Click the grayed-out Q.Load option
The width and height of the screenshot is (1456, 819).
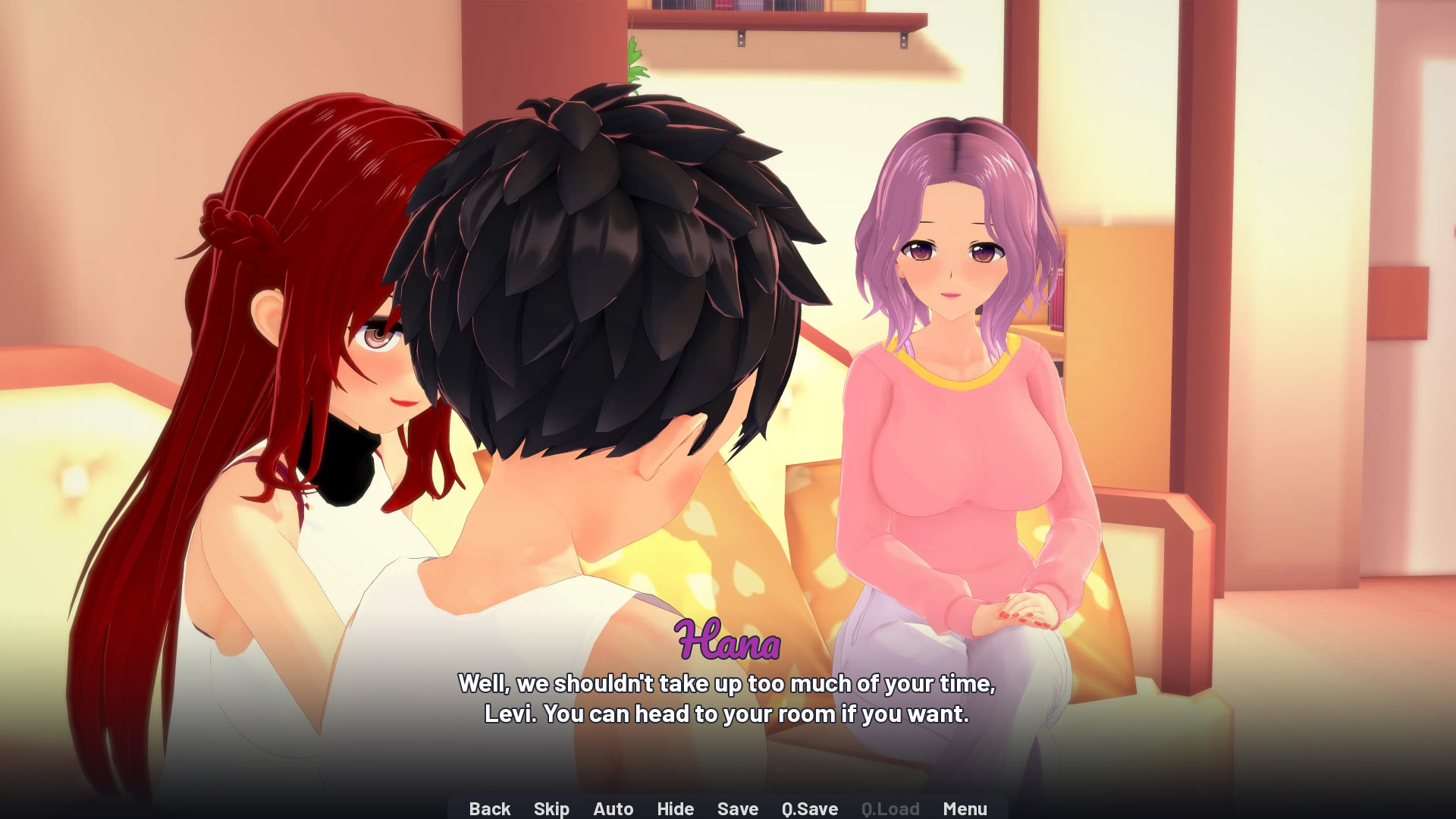[890, 808]
